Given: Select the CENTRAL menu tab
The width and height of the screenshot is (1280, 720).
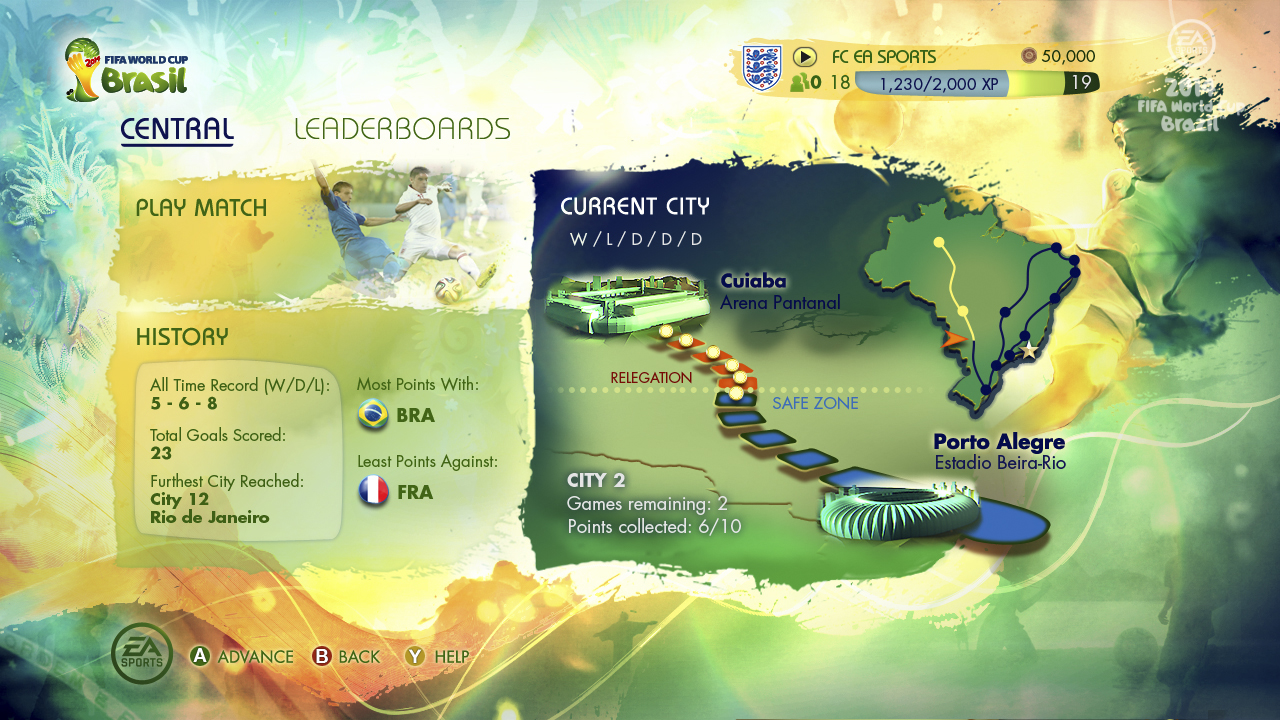Looking at the screenshot, I should pyautogui.click(x=176, y=129).
